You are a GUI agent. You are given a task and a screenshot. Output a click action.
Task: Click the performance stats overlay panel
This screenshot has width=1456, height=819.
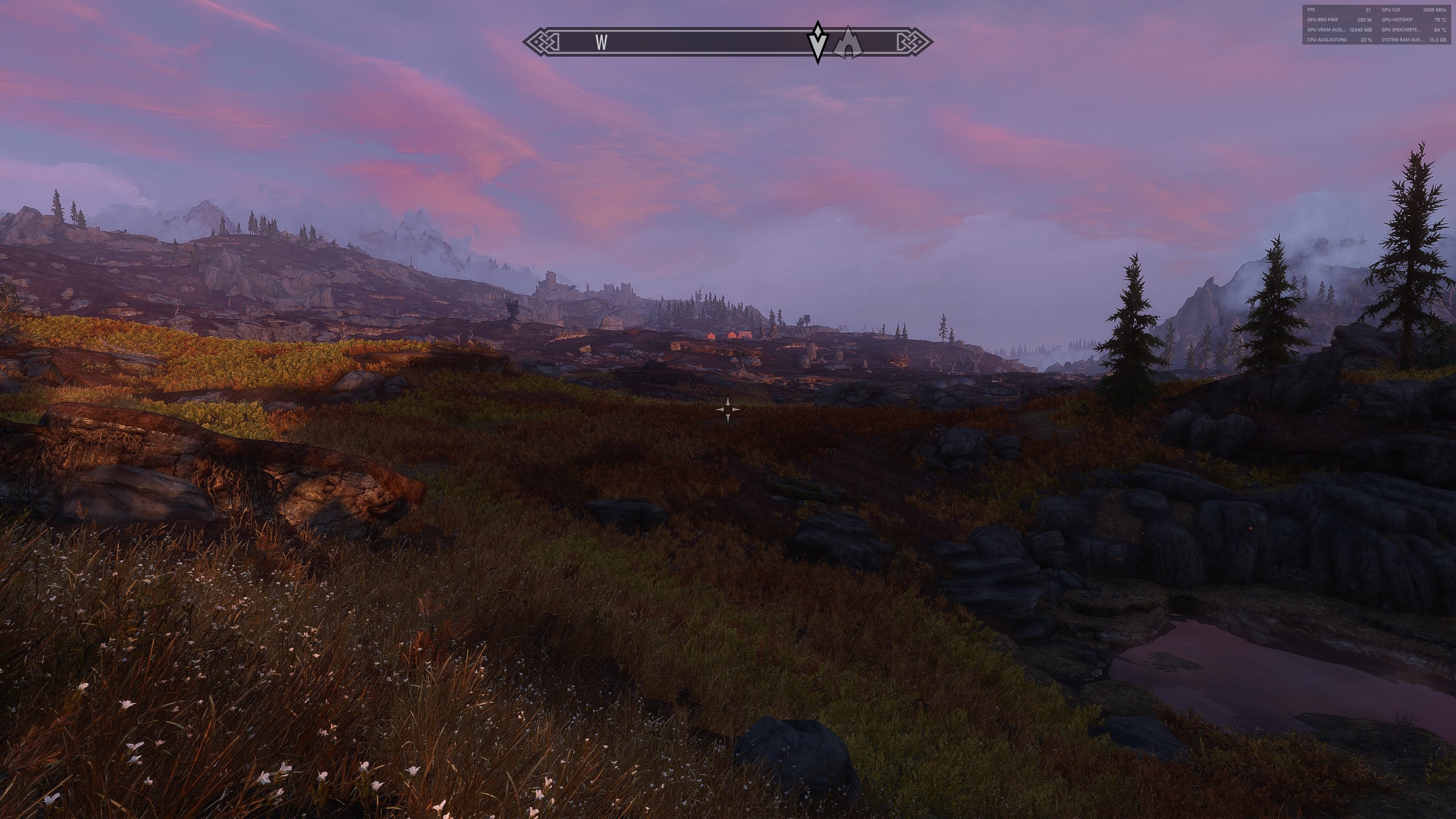pos(1376,25)
